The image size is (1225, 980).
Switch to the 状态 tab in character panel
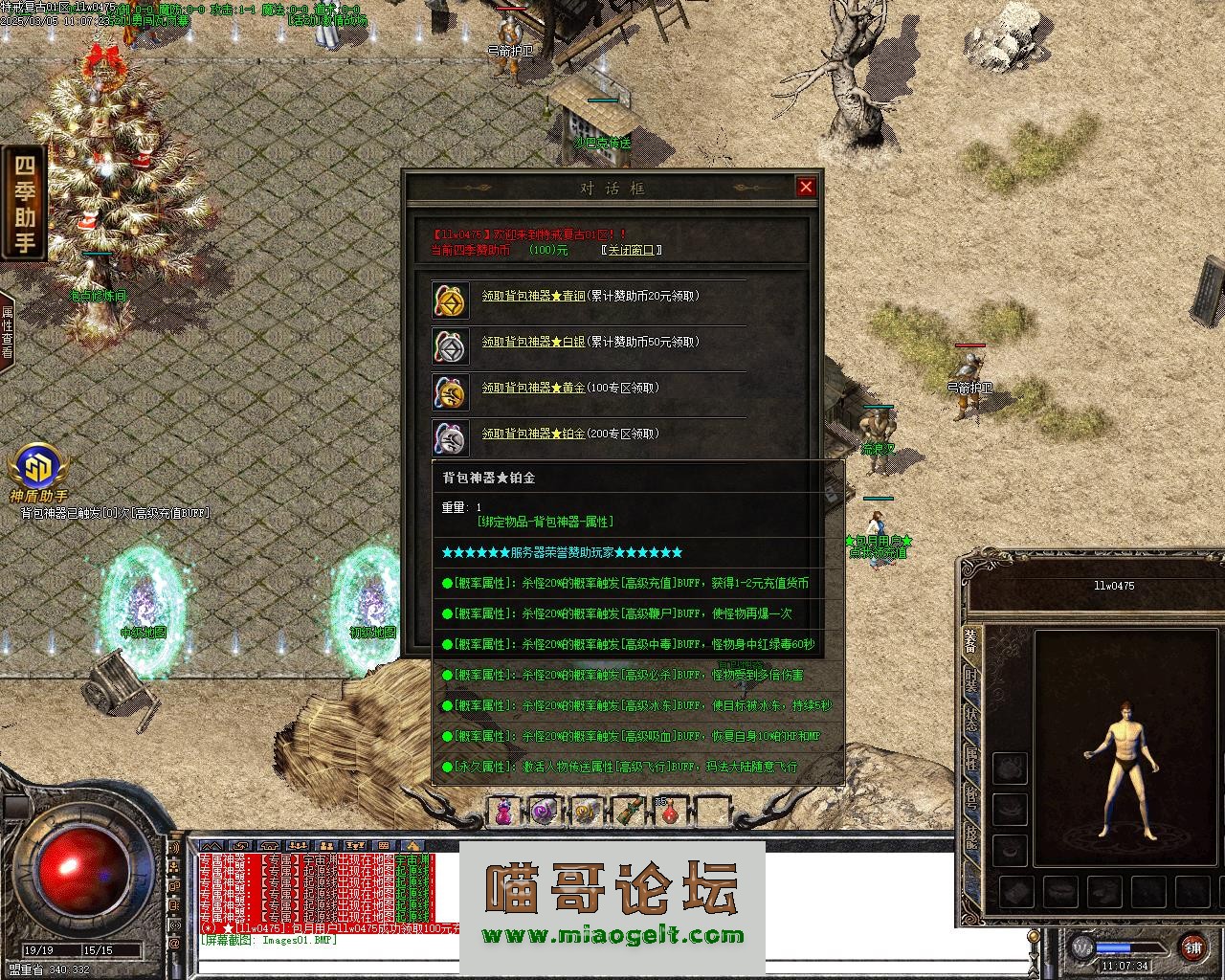971,721
